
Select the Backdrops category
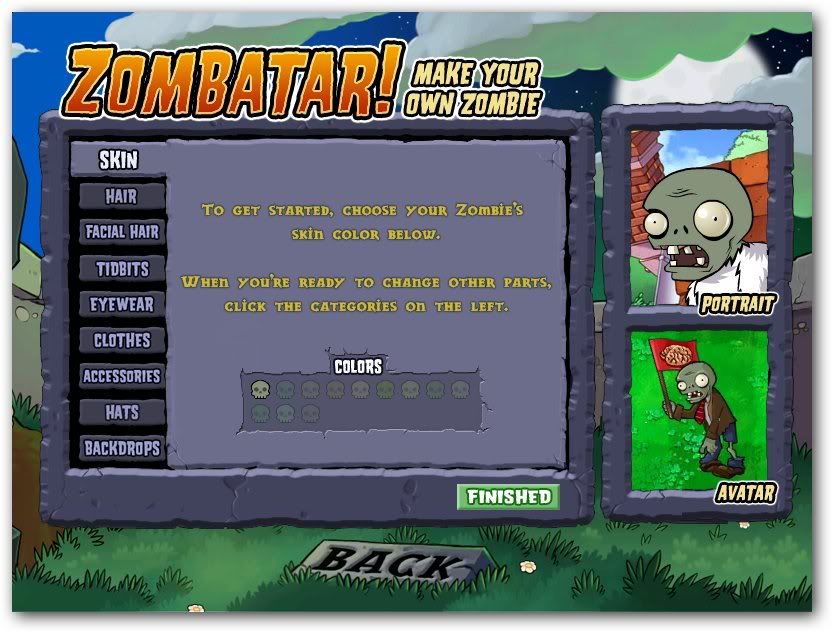point(121,448)
